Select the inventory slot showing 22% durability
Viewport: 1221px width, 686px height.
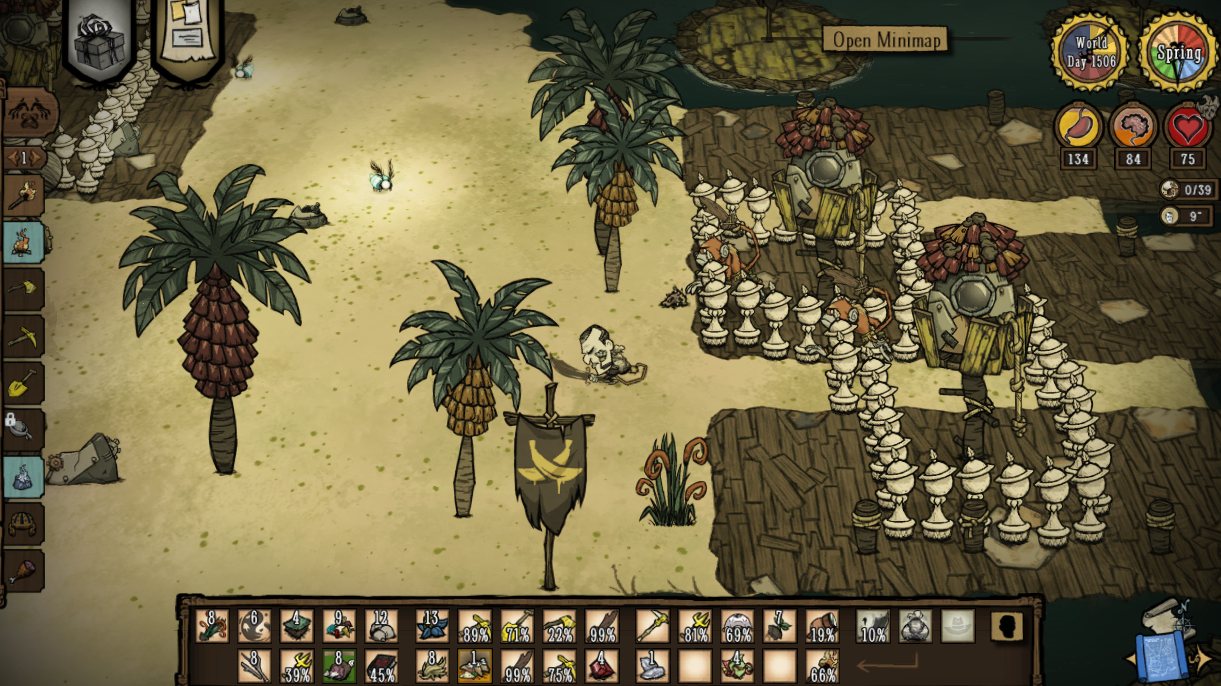point(559,627)
